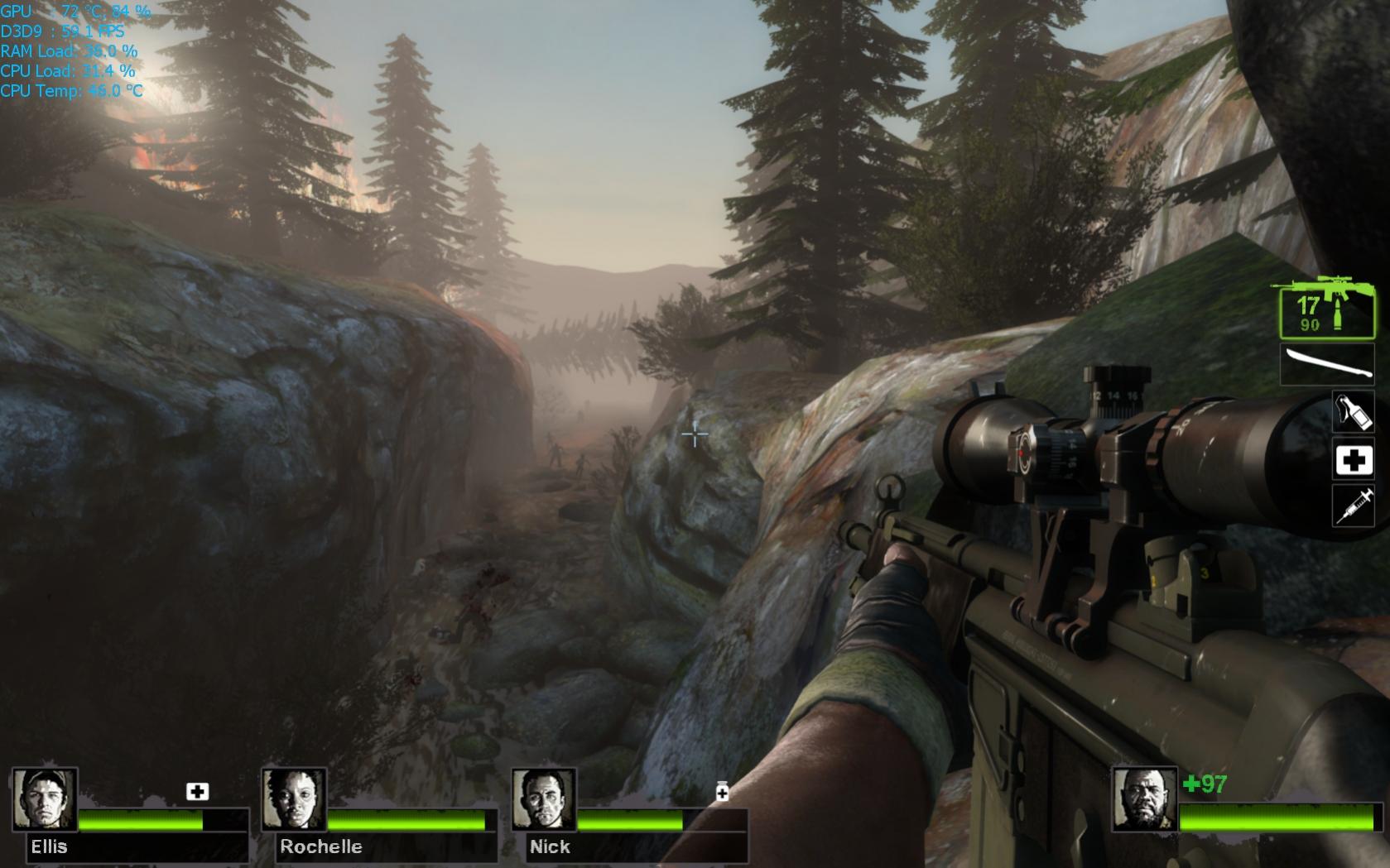The image size is (1390, 868).
Task: Click the medkit icon above Ellis's health
Action: [197, 792]
